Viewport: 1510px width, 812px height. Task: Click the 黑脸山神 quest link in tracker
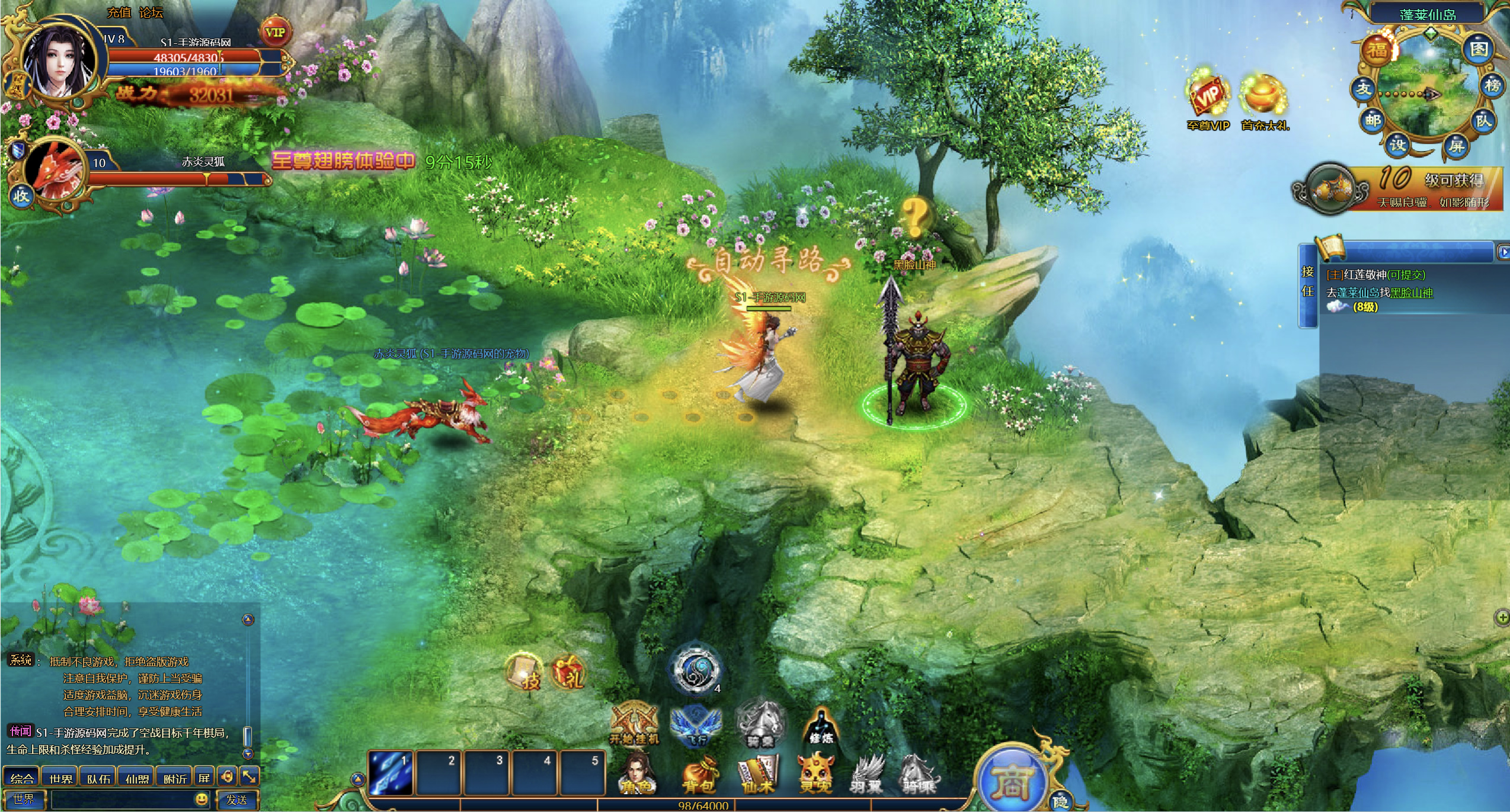point(1411,293)
